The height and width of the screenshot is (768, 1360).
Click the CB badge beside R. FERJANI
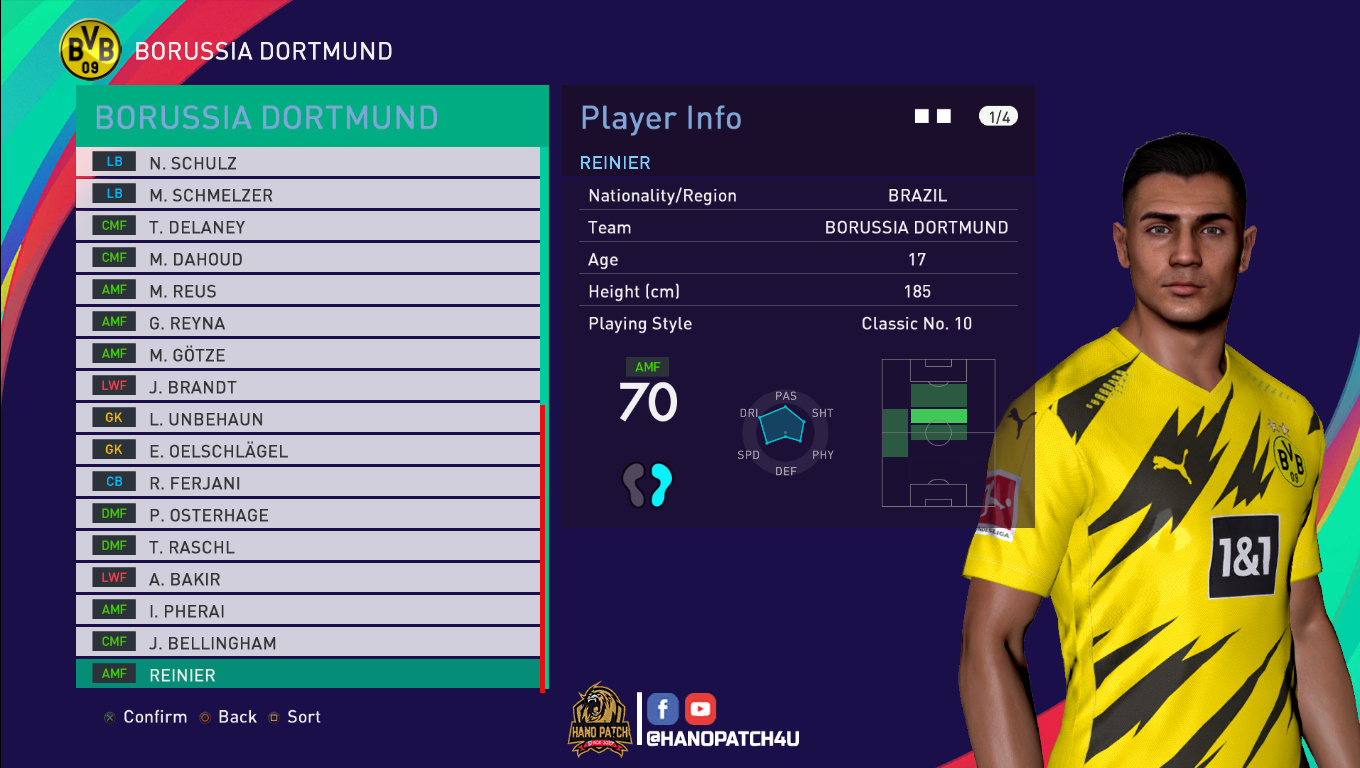113,481
